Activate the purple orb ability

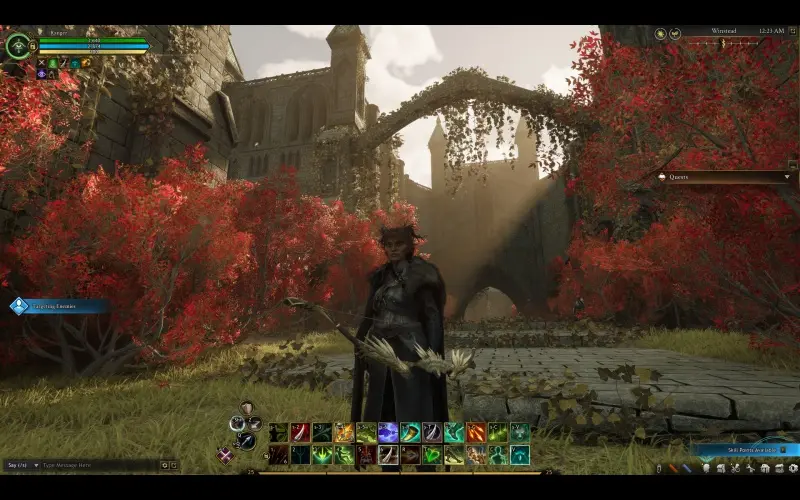click(388, 432)
